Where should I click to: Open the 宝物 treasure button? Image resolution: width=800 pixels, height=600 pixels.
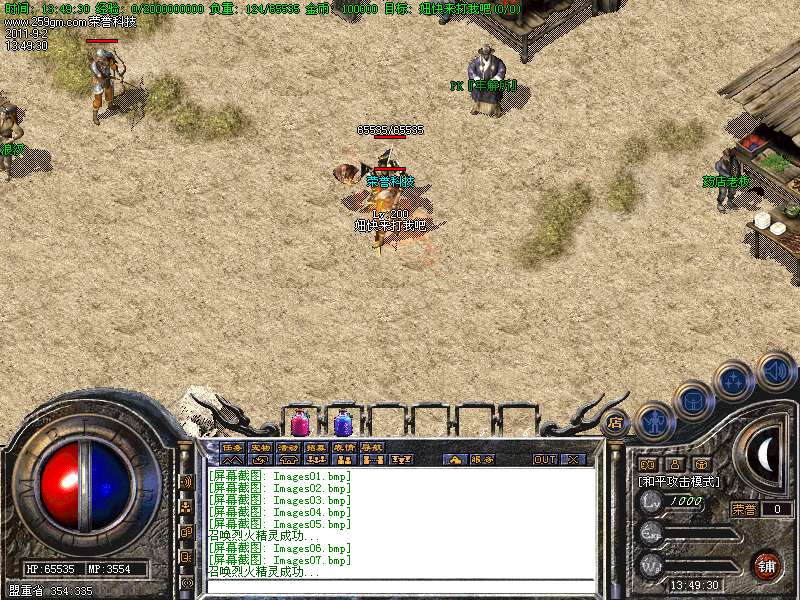pos(260,447)
